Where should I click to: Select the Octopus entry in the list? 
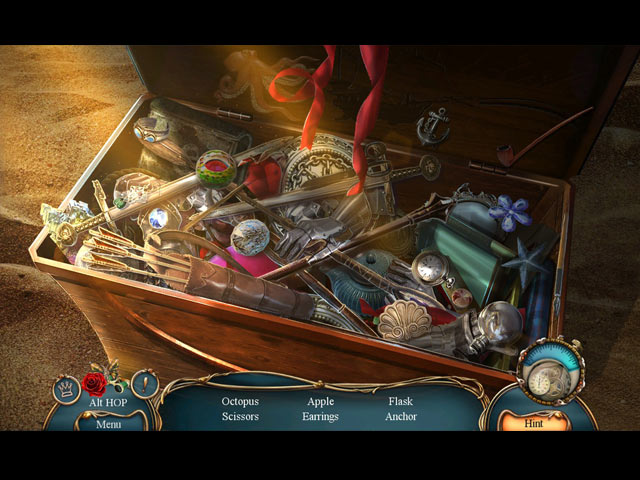240,401
